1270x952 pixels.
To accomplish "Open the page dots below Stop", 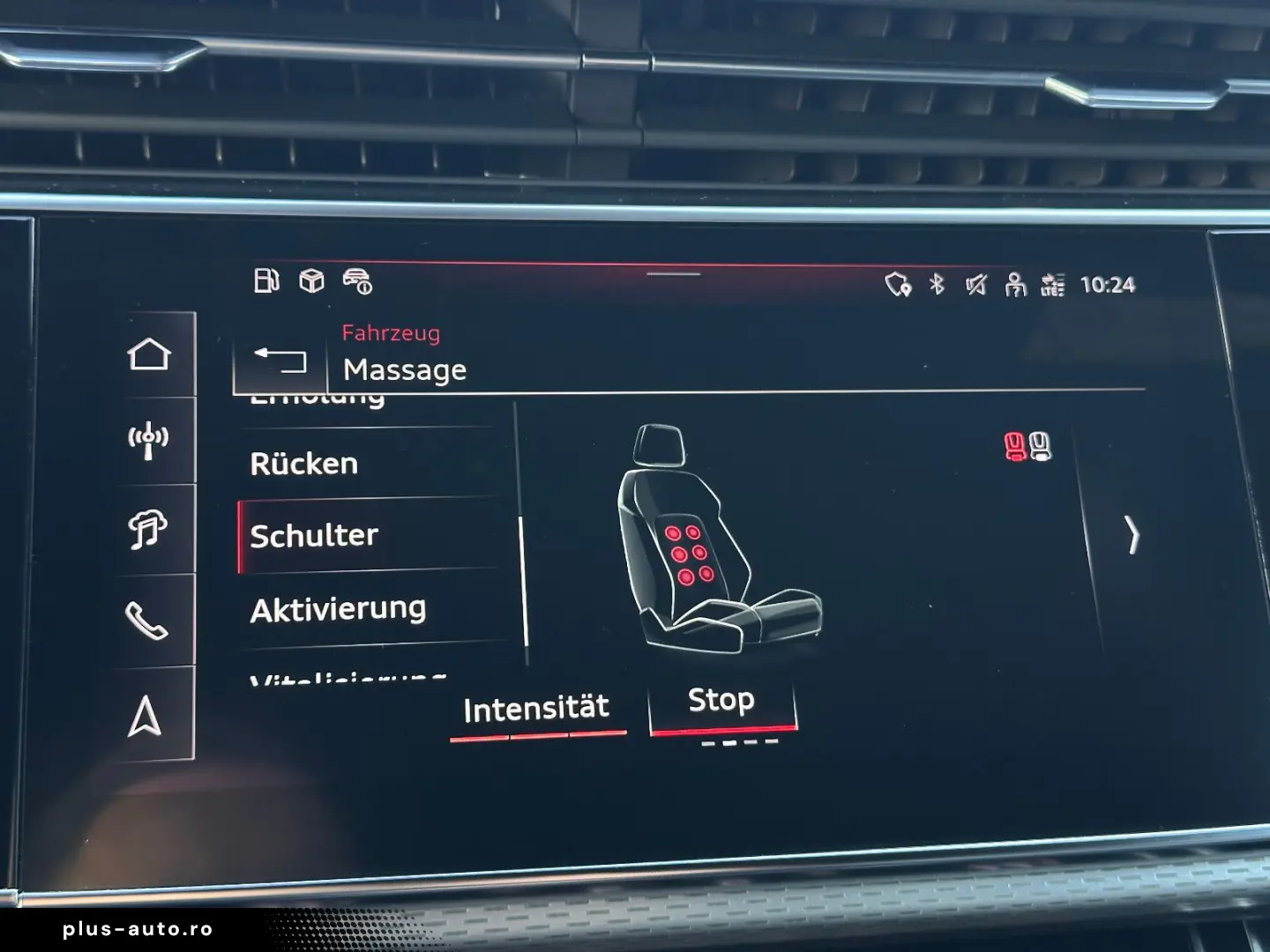I will pyautogui.click(x=739, y=745).
